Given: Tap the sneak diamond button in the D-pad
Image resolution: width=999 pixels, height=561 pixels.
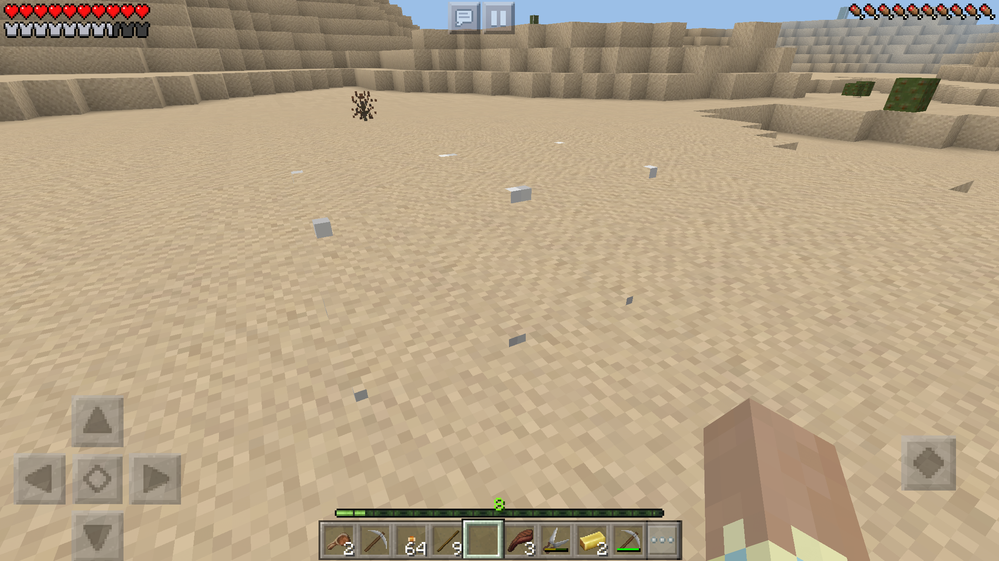Looking at the screenshot, I should 97,479.
